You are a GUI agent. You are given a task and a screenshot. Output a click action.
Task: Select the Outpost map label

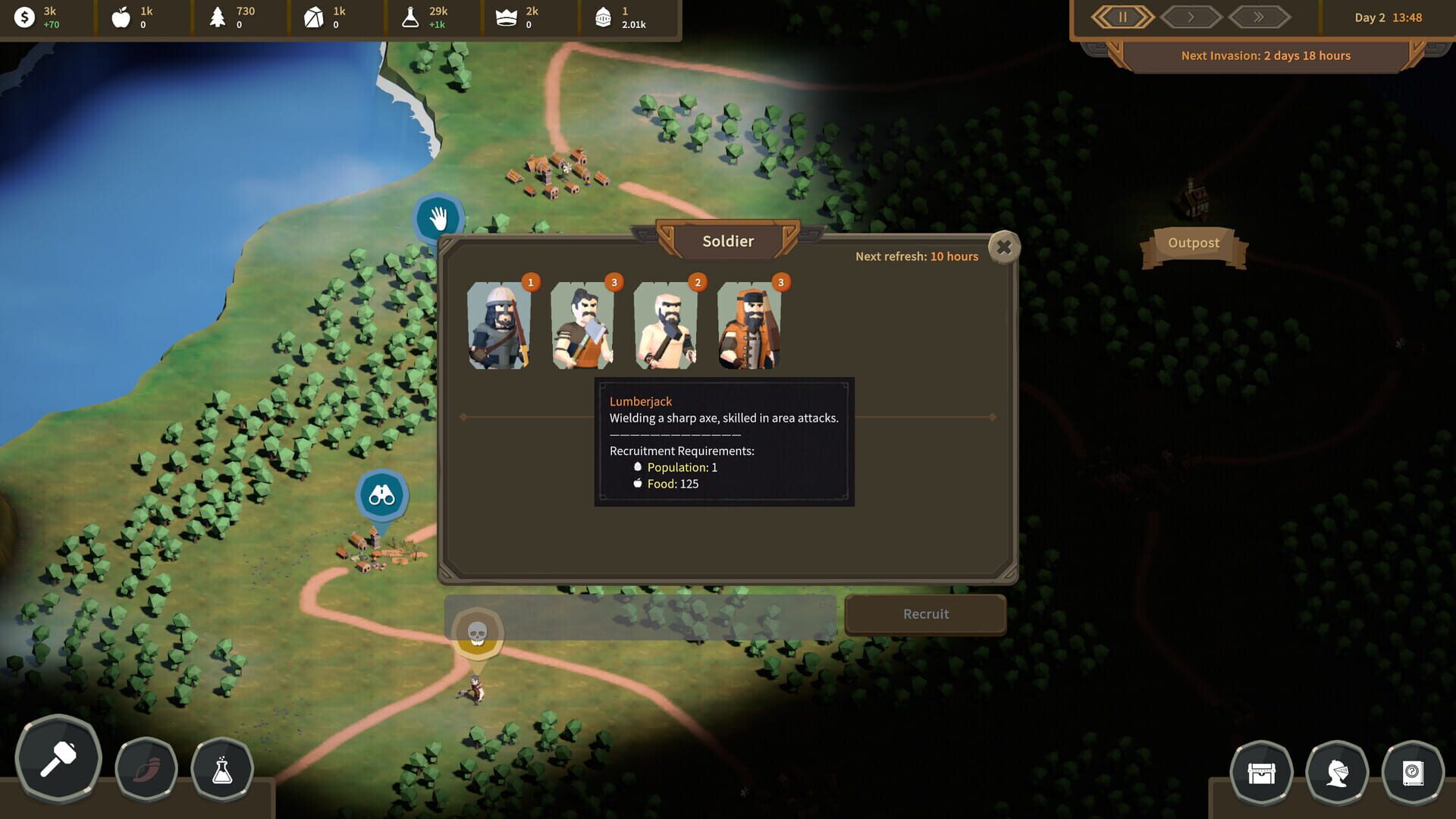(1194, 243)
